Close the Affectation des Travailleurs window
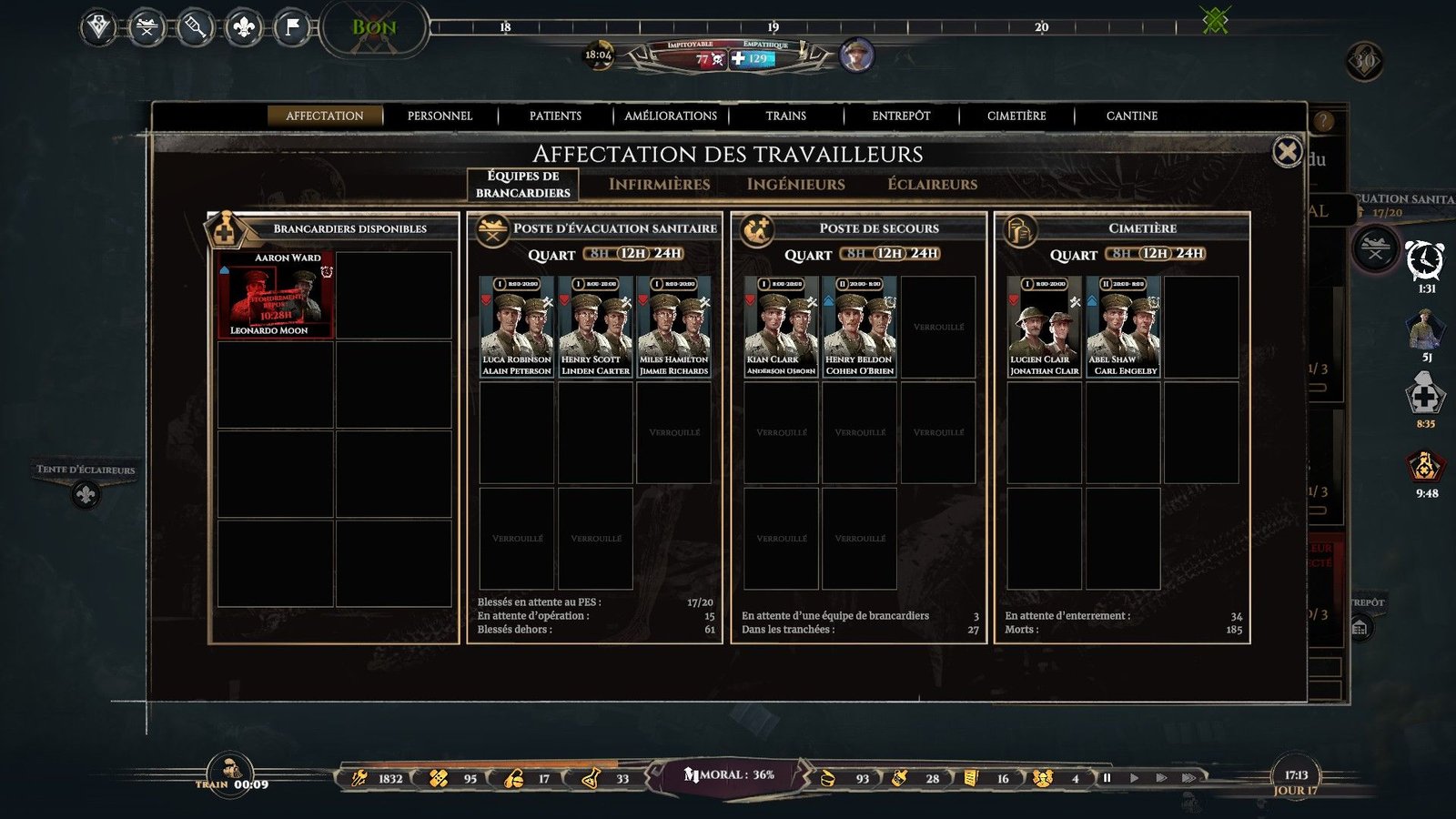Screen dimensions: 1456x819 tap(1287, 151)
